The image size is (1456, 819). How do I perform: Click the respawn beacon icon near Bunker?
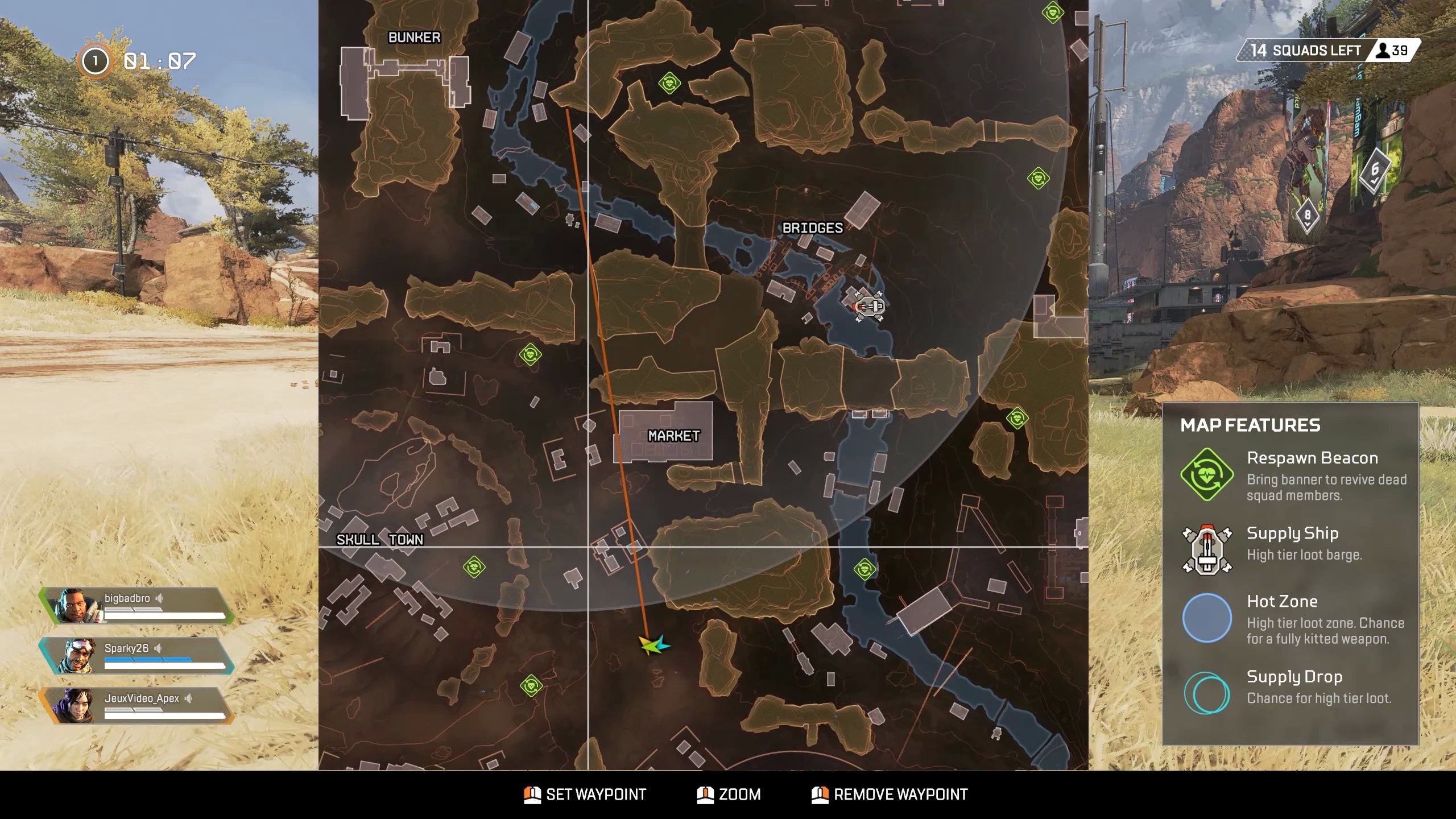[669, 83]
